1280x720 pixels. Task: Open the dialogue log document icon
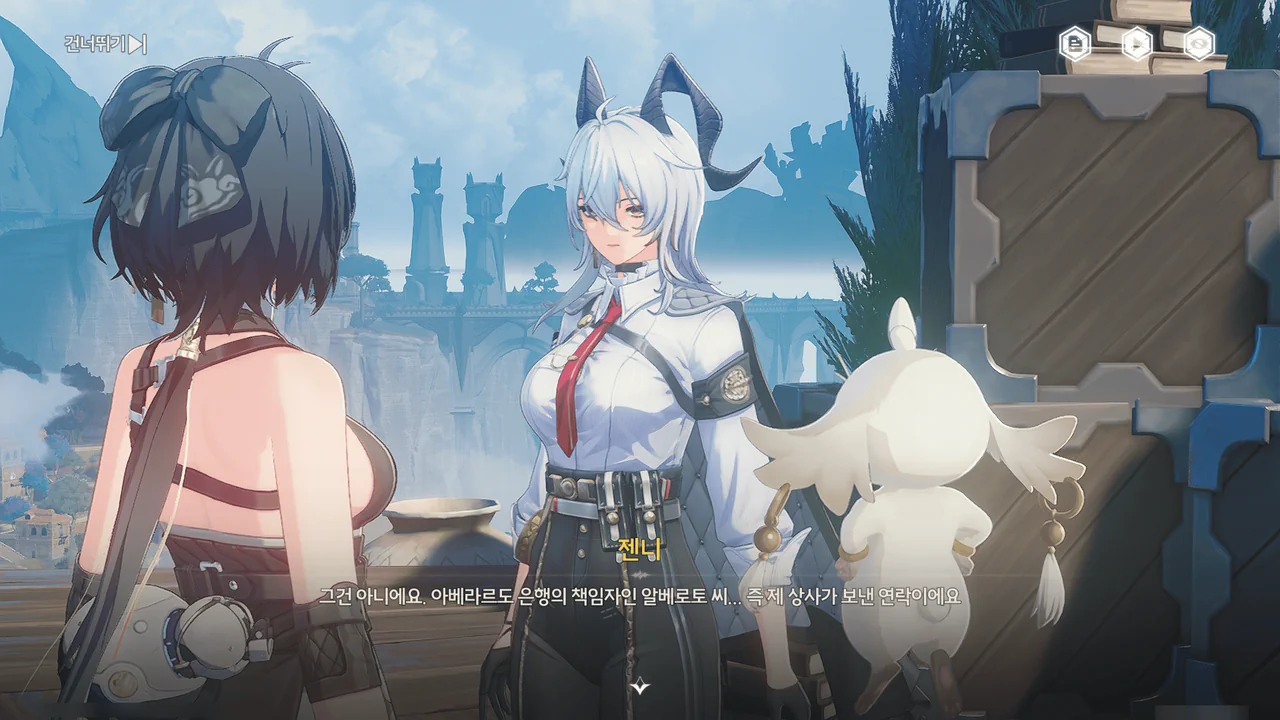coord(1075,43)
